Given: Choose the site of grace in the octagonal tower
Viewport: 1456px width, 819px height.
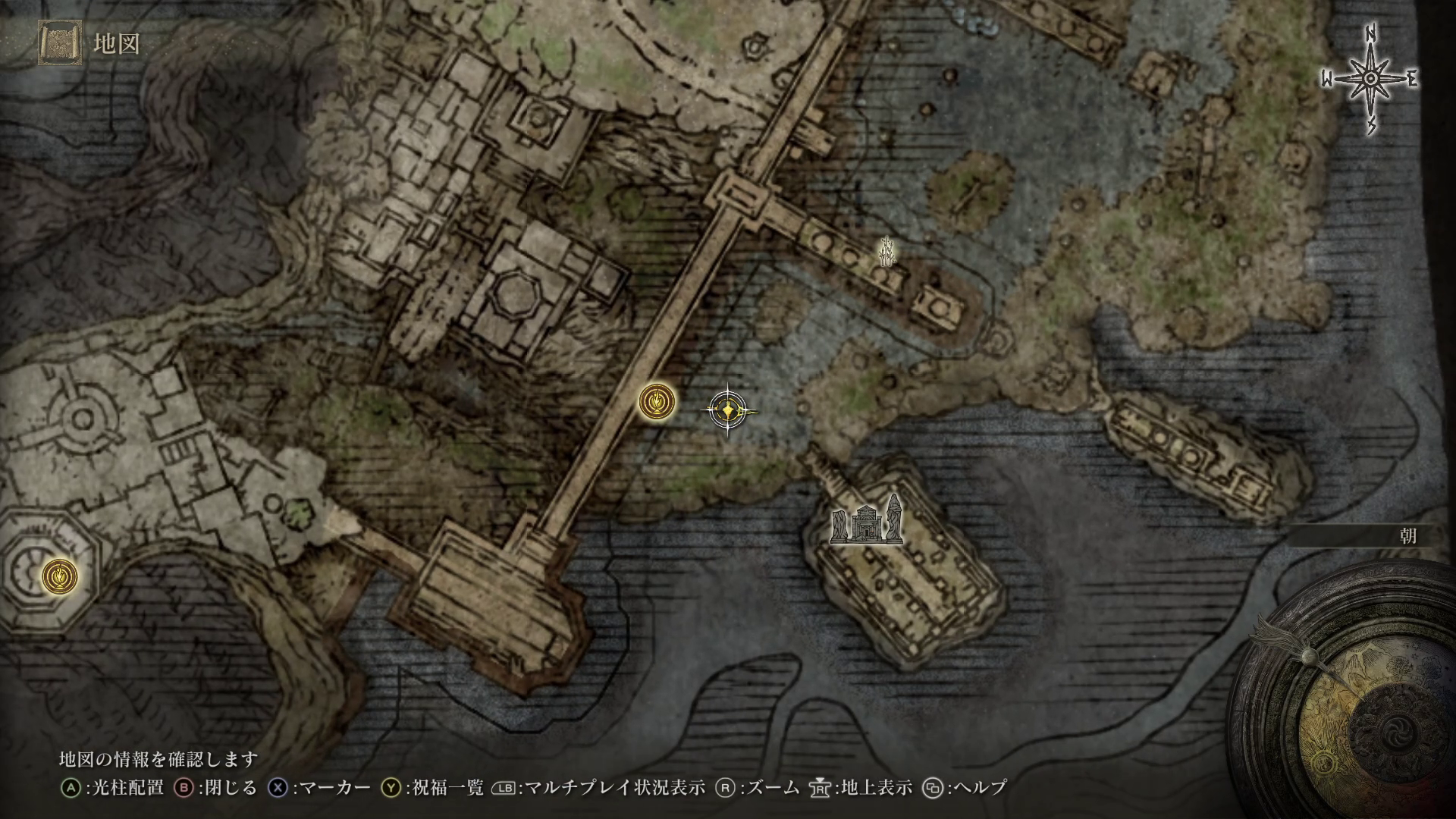Looking at the screenshot, I should tap(60, 576).
